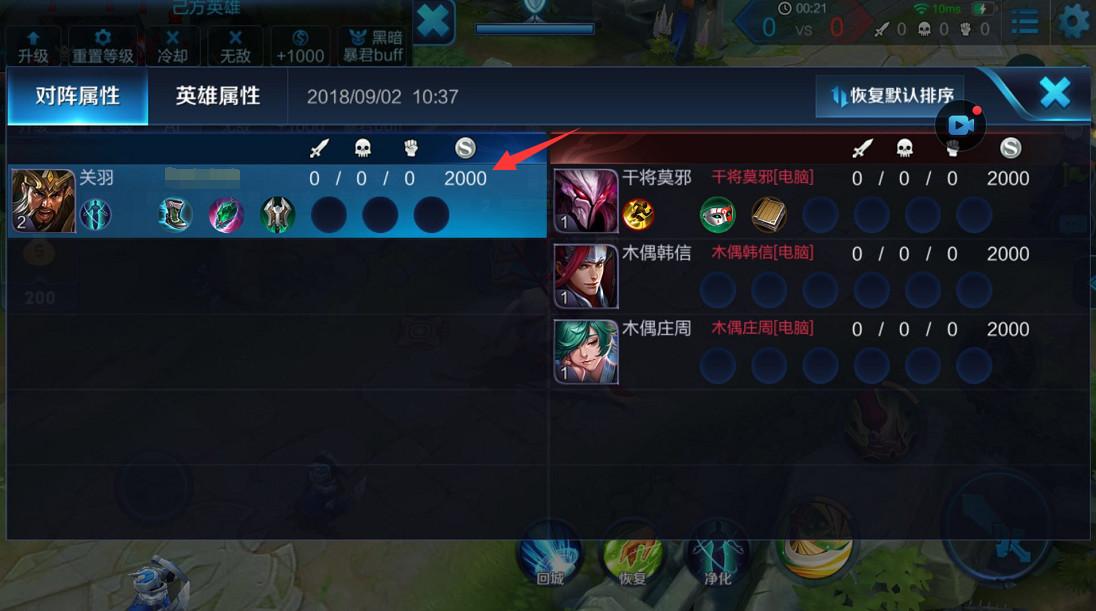Add gold with the +1000 button
This screenshot has height=611, width=1096.
coord(300,46)
